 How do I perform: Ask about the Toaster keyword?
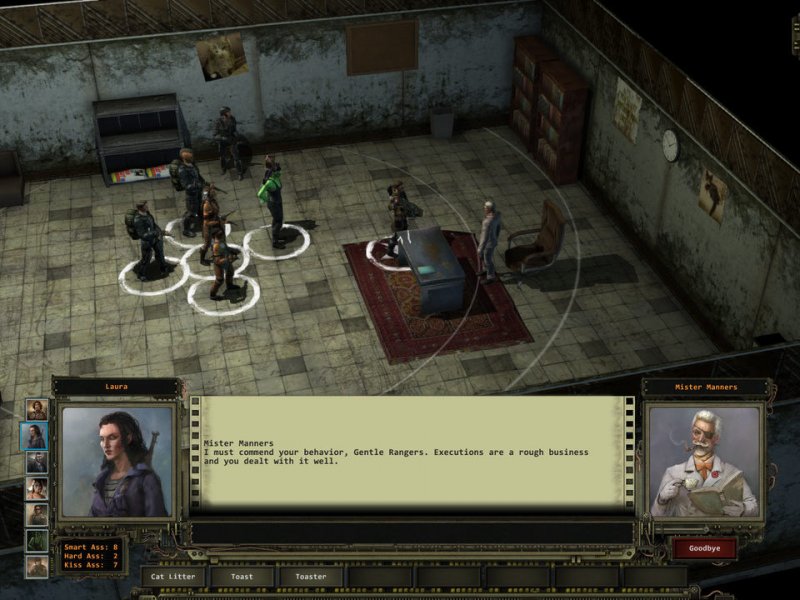311,576
